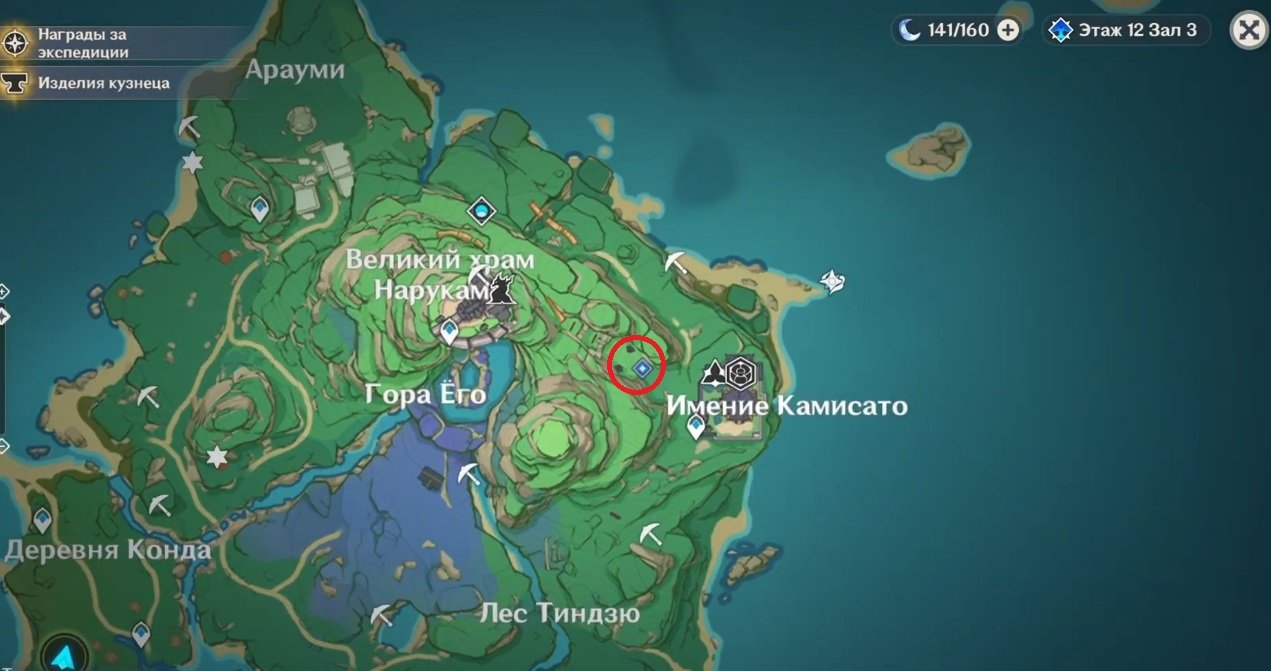Select the waypoint at Великий храм Наруками

pos(450,331)
